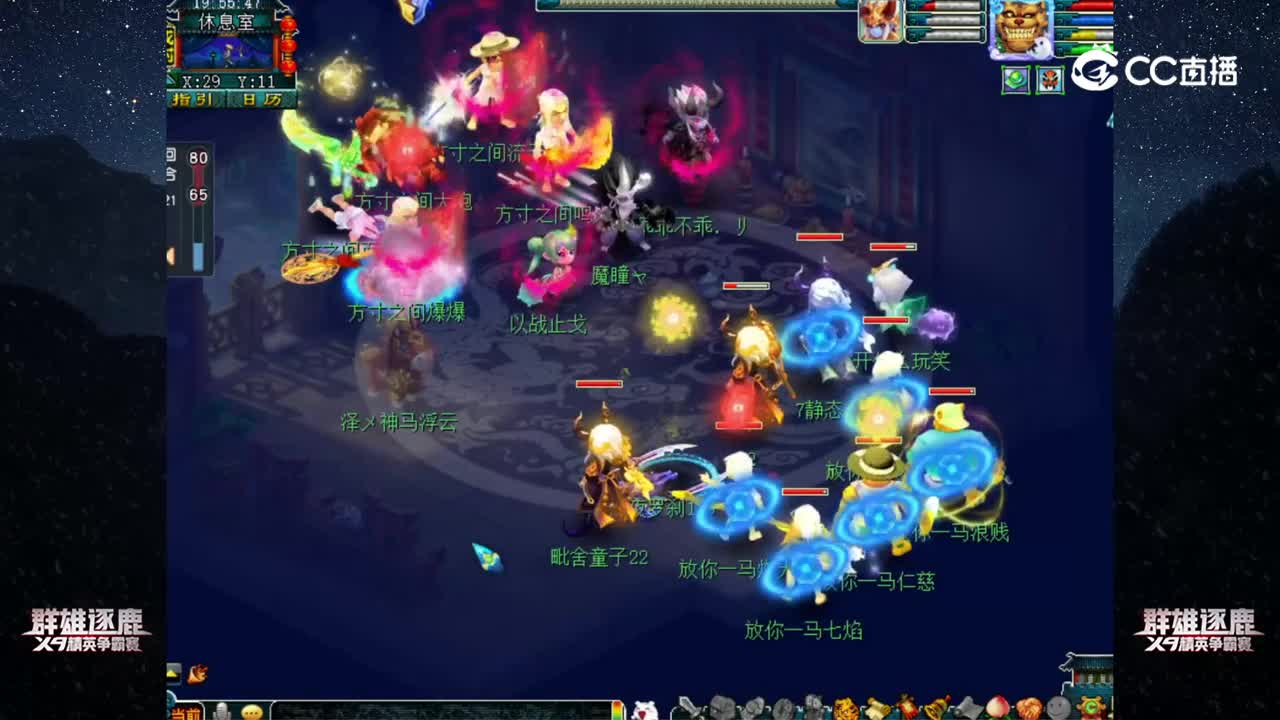The width and height of the screenshot is (1280, 720).
Task: Expand the minimap corner arrow
Action: click(169, 79)
